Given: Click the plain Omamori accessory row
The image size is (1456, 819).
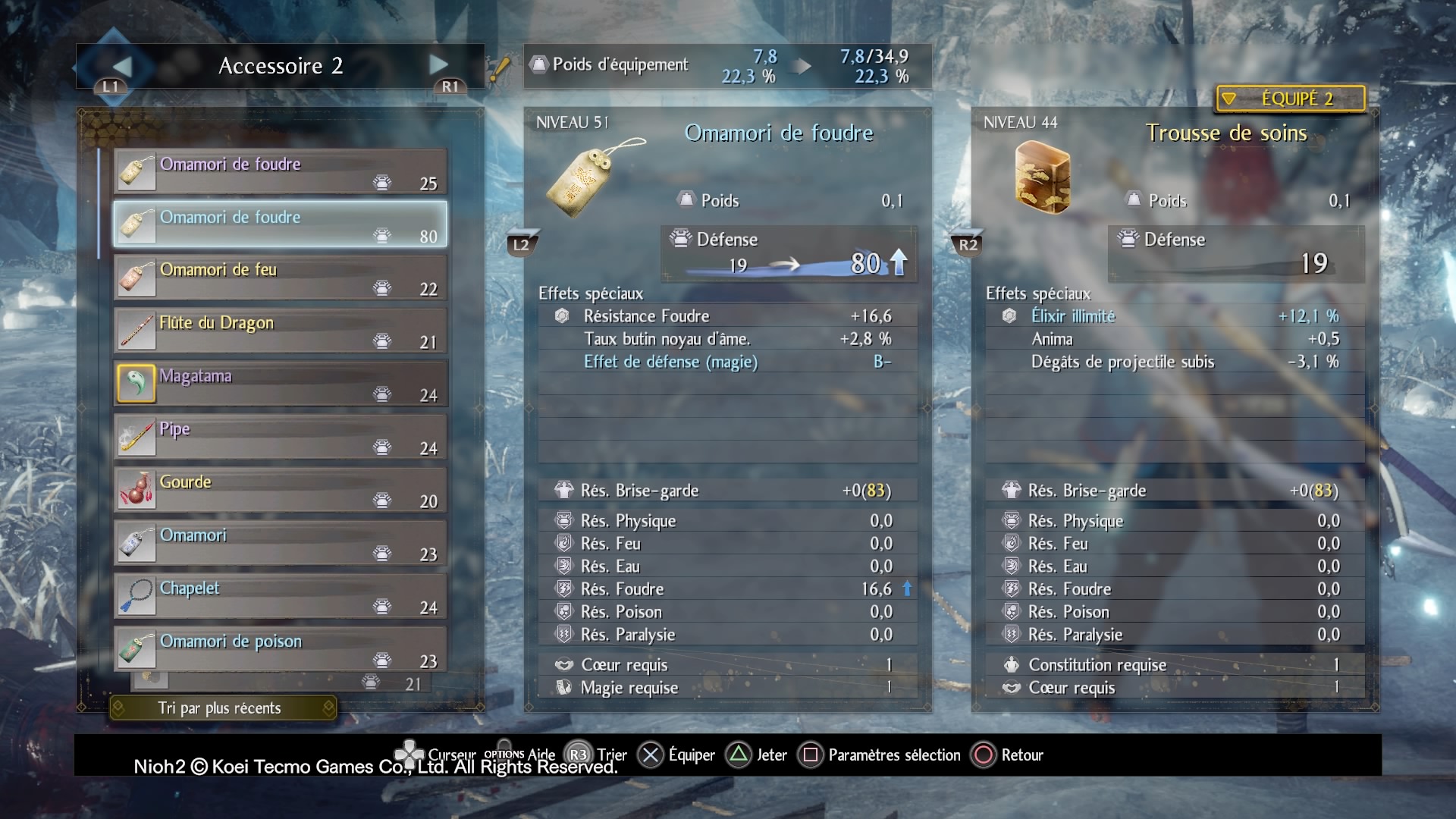Looking at the screenshot, I should (280, 543).
